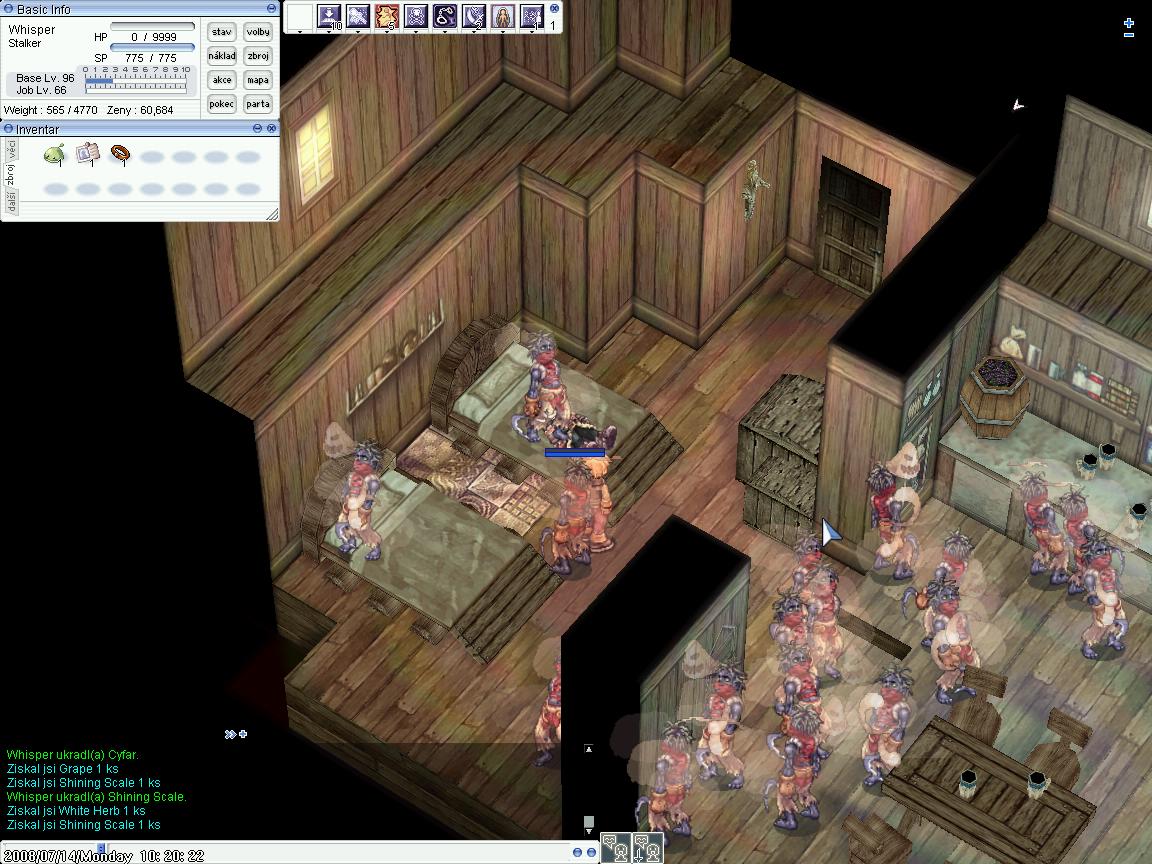Show the 'mapa' map window
The width and height of the screenshot is (1152, 864).
[258, 80]
